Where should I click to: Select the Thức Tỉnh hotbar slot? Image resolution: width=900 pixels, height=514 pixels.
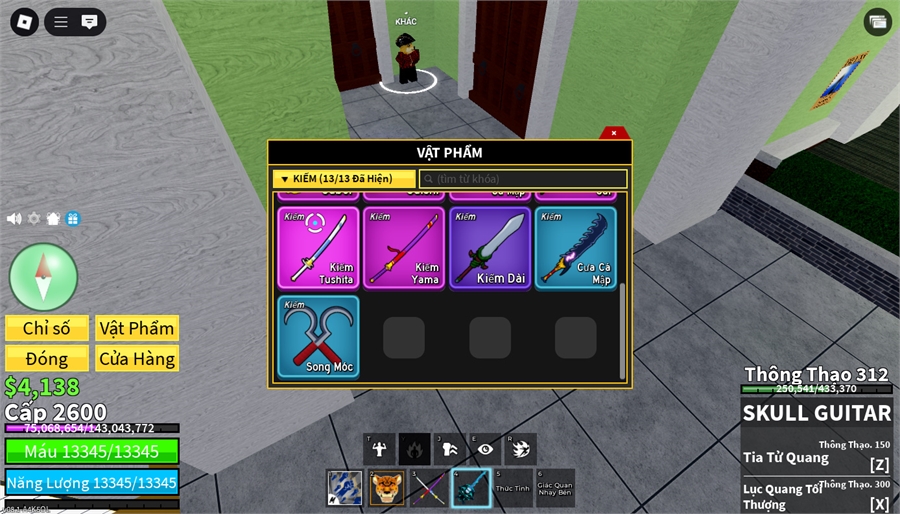[x=513, y=488]
